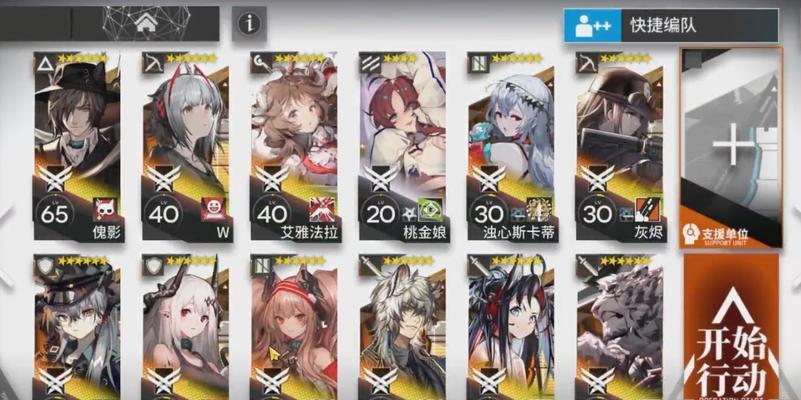801x400 pixels.
Task: Return to the home screen
Action: point(146,22)
